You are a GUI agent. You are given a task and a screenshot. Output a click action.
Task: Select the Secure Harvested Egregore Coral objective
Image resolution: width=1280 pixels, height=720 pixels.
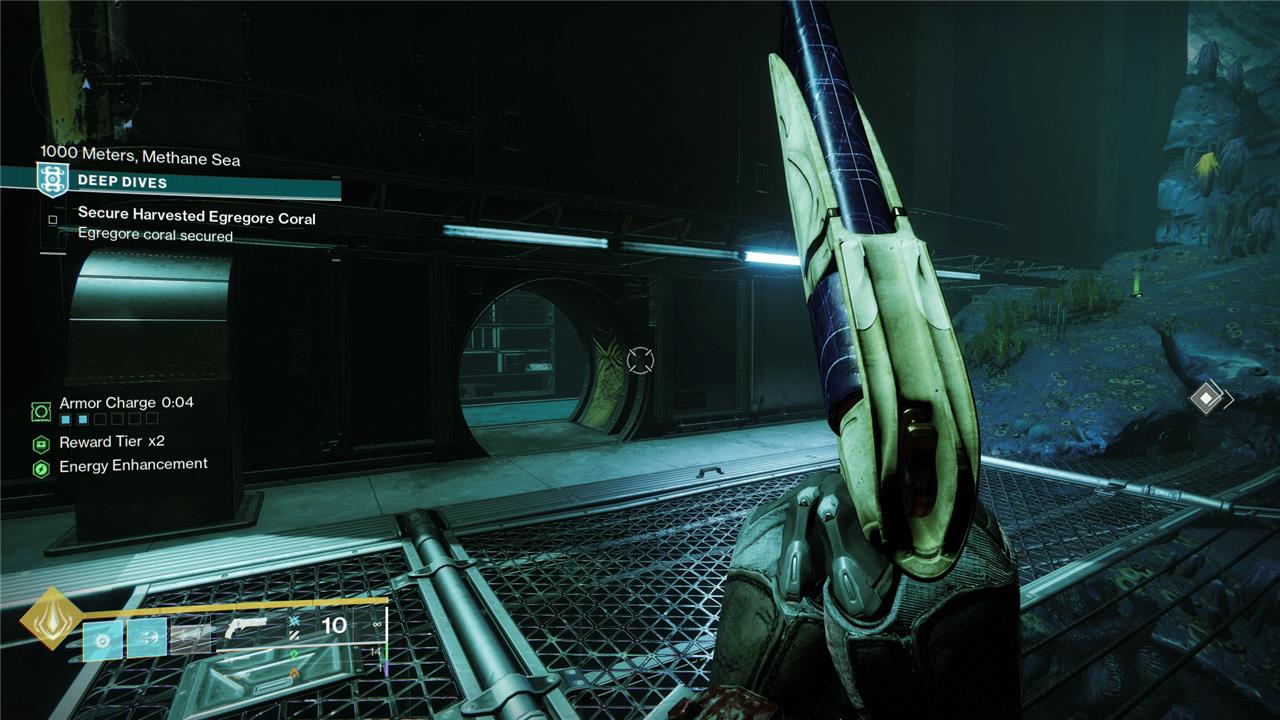[196, 216]
